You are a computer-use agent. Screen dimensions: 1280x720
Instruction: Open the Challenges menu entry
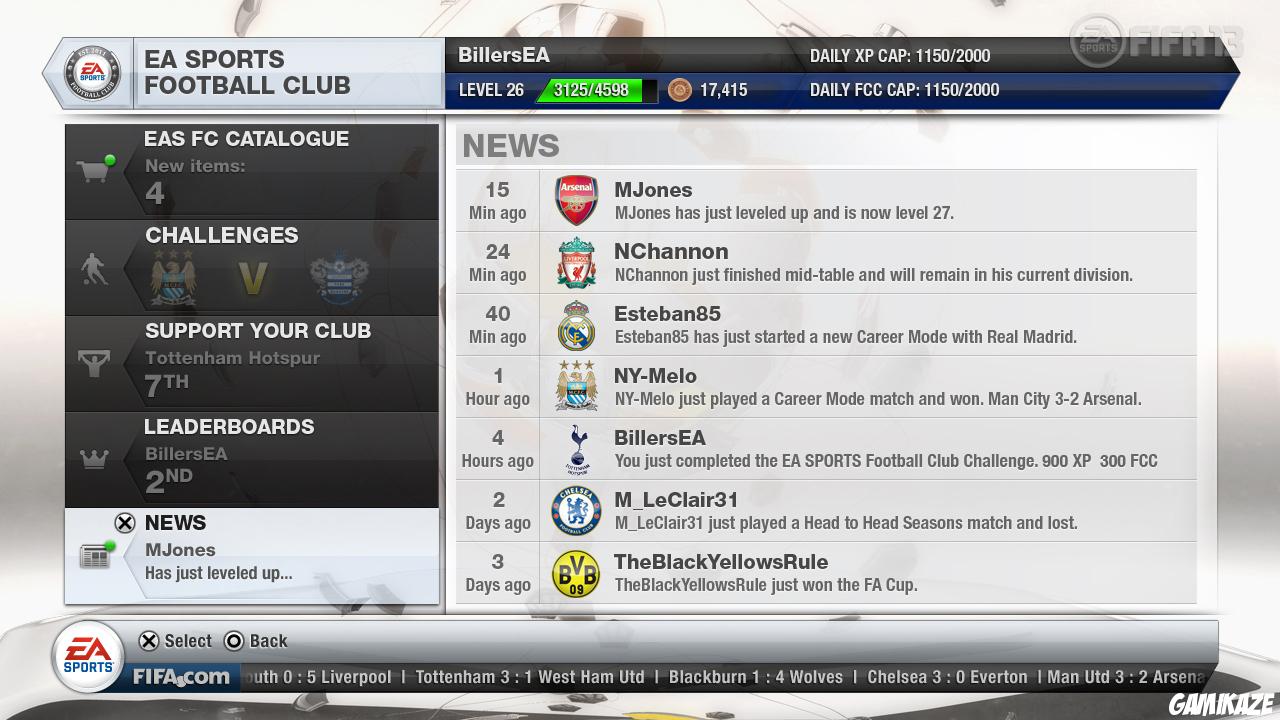coord(222,237)
